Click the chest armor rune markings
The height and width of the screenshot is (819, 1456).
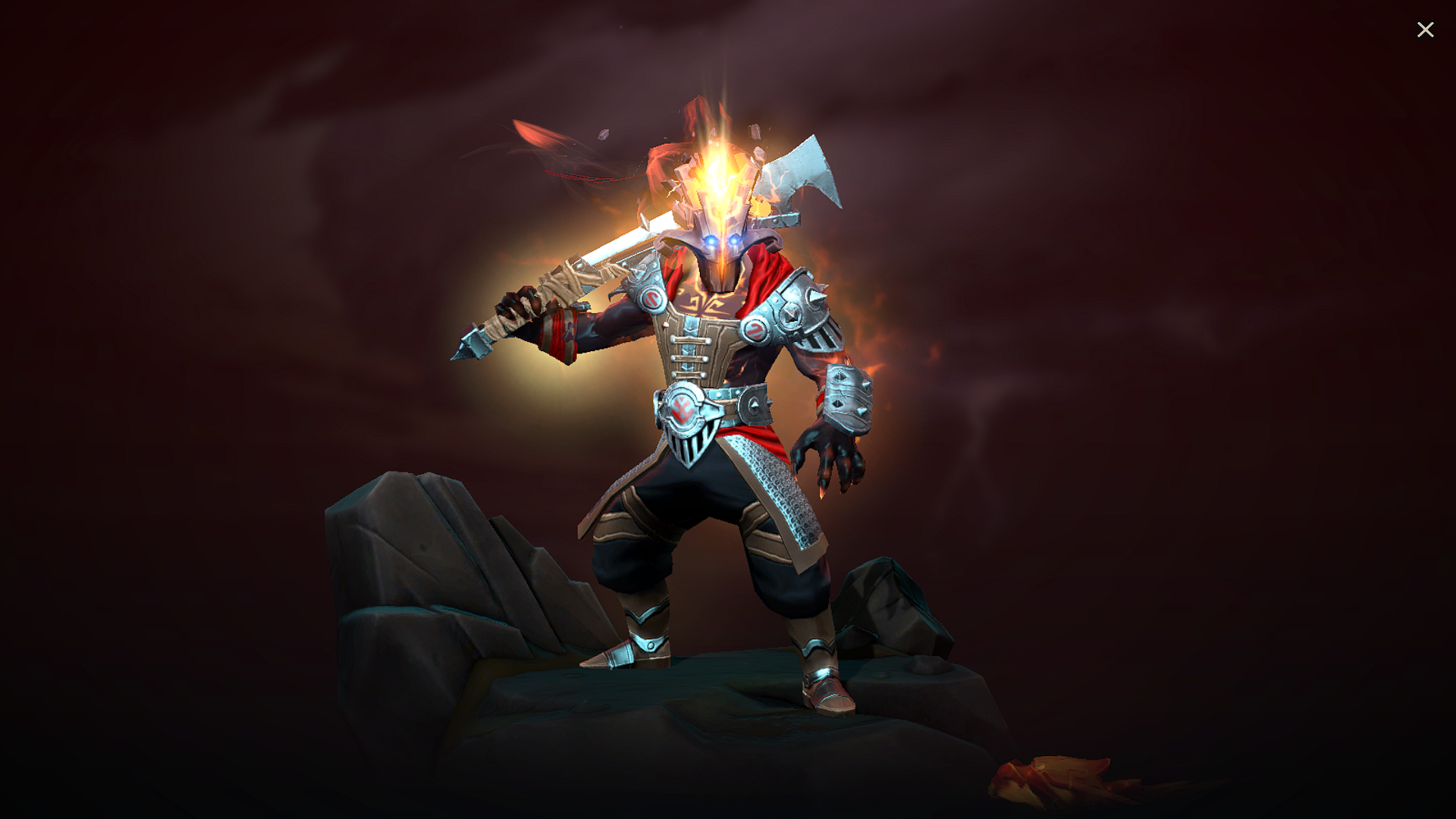(701, 303)
